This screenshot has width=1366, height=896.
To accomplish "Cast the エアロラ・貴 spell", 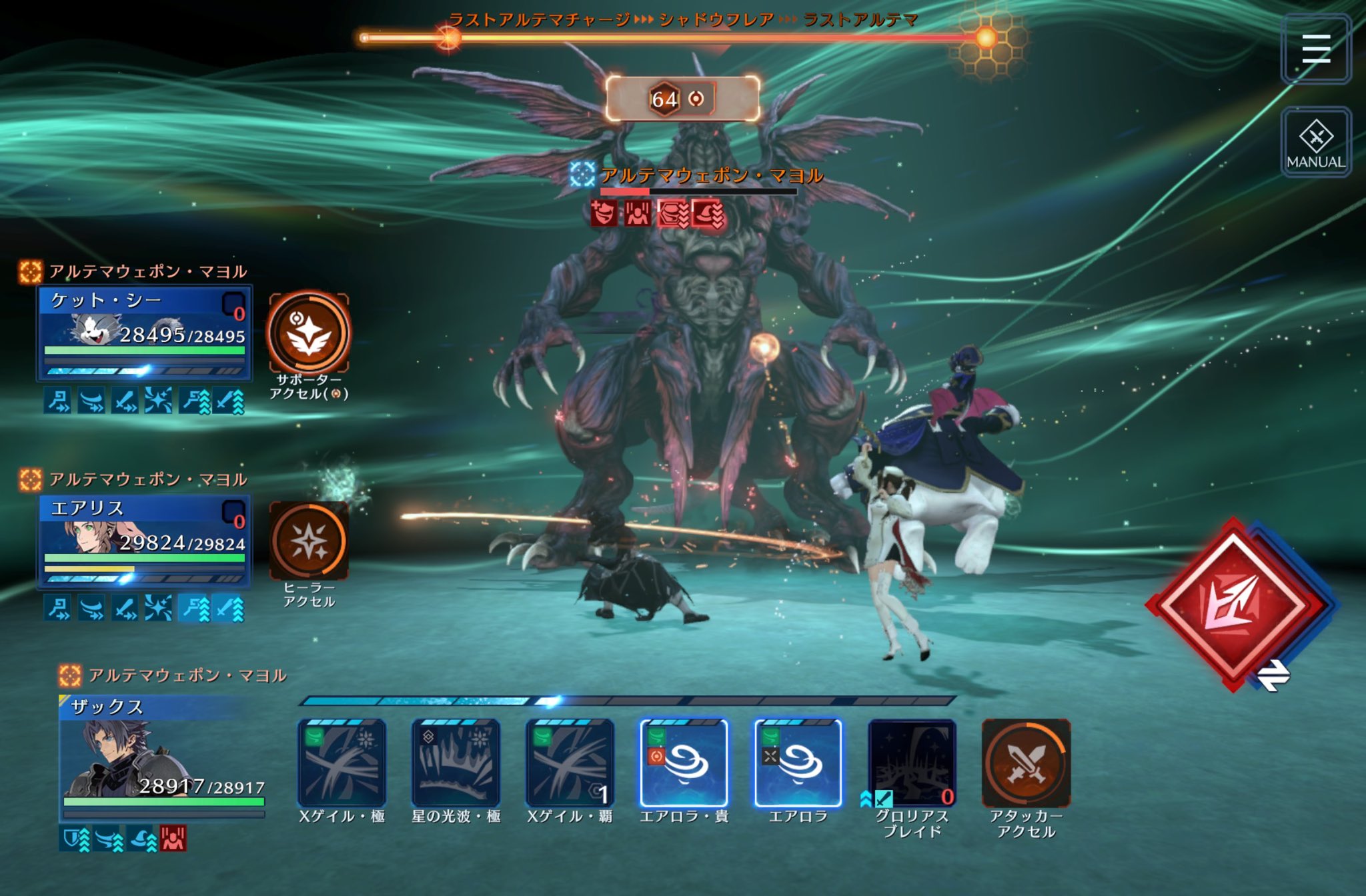I will 684,763.
